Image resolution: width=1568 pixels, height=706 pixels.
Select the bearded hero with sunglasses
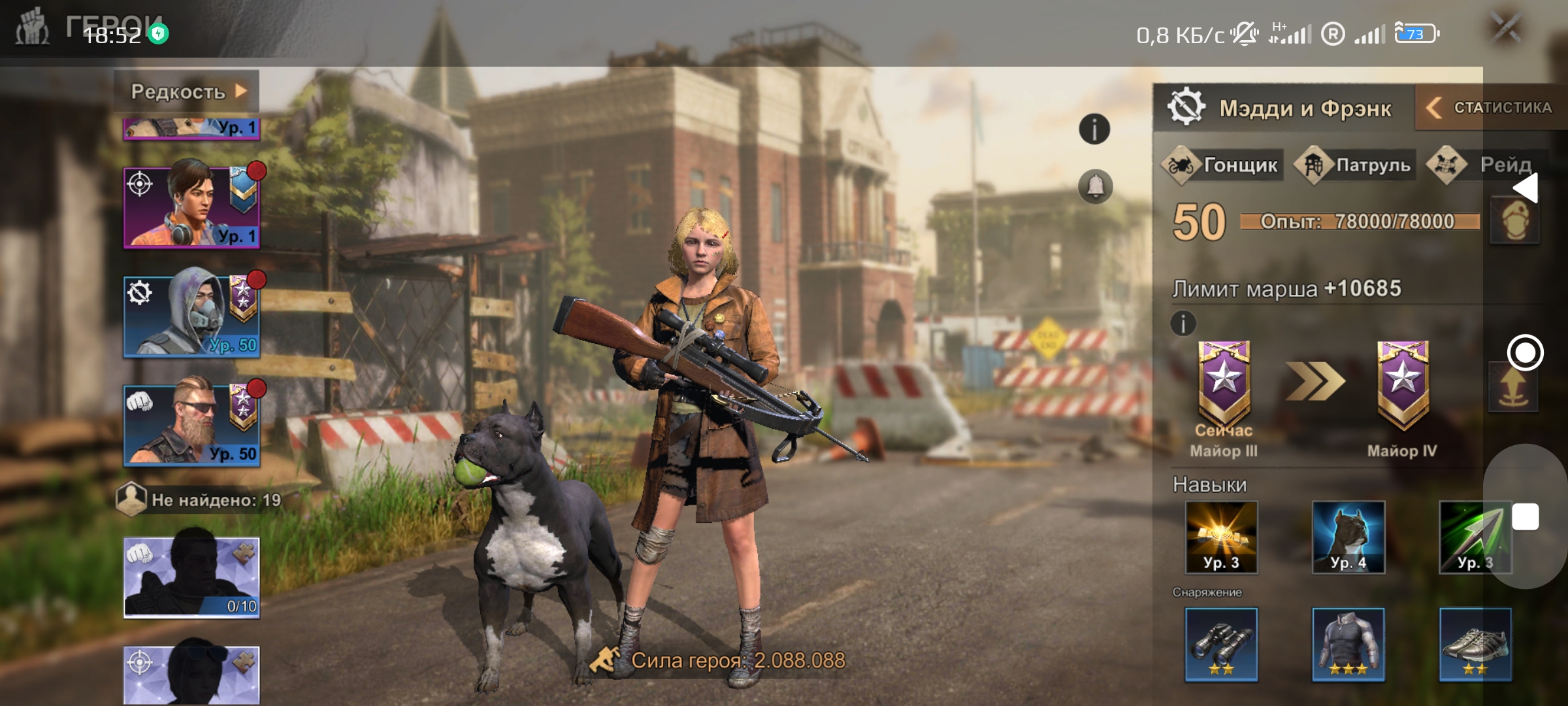[x=191, y=426]
